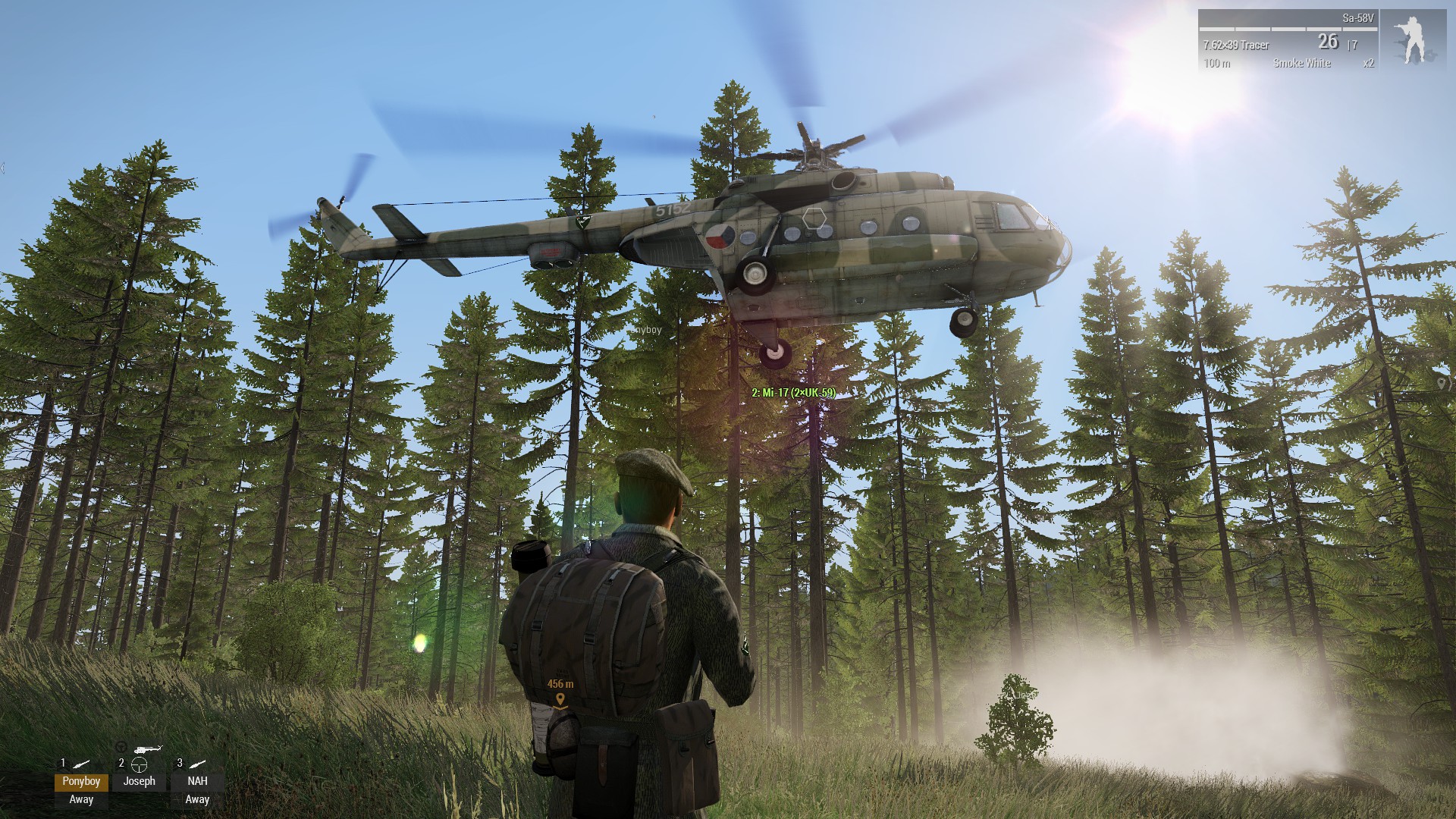The width and height of the screenshot is (1456, 819).
Task: Click the helicopter icon above Joseph's slot
Action: (x=148, y=749)
